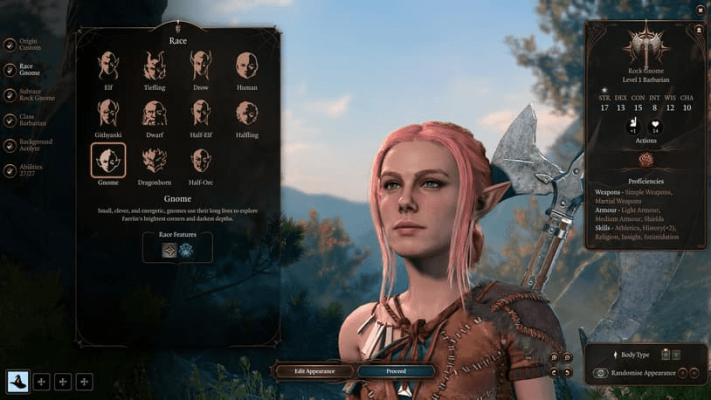Select the Elf race portrait
Image resolution: width=711 pixels, height=400 pixels.
[x=108, y=66]
